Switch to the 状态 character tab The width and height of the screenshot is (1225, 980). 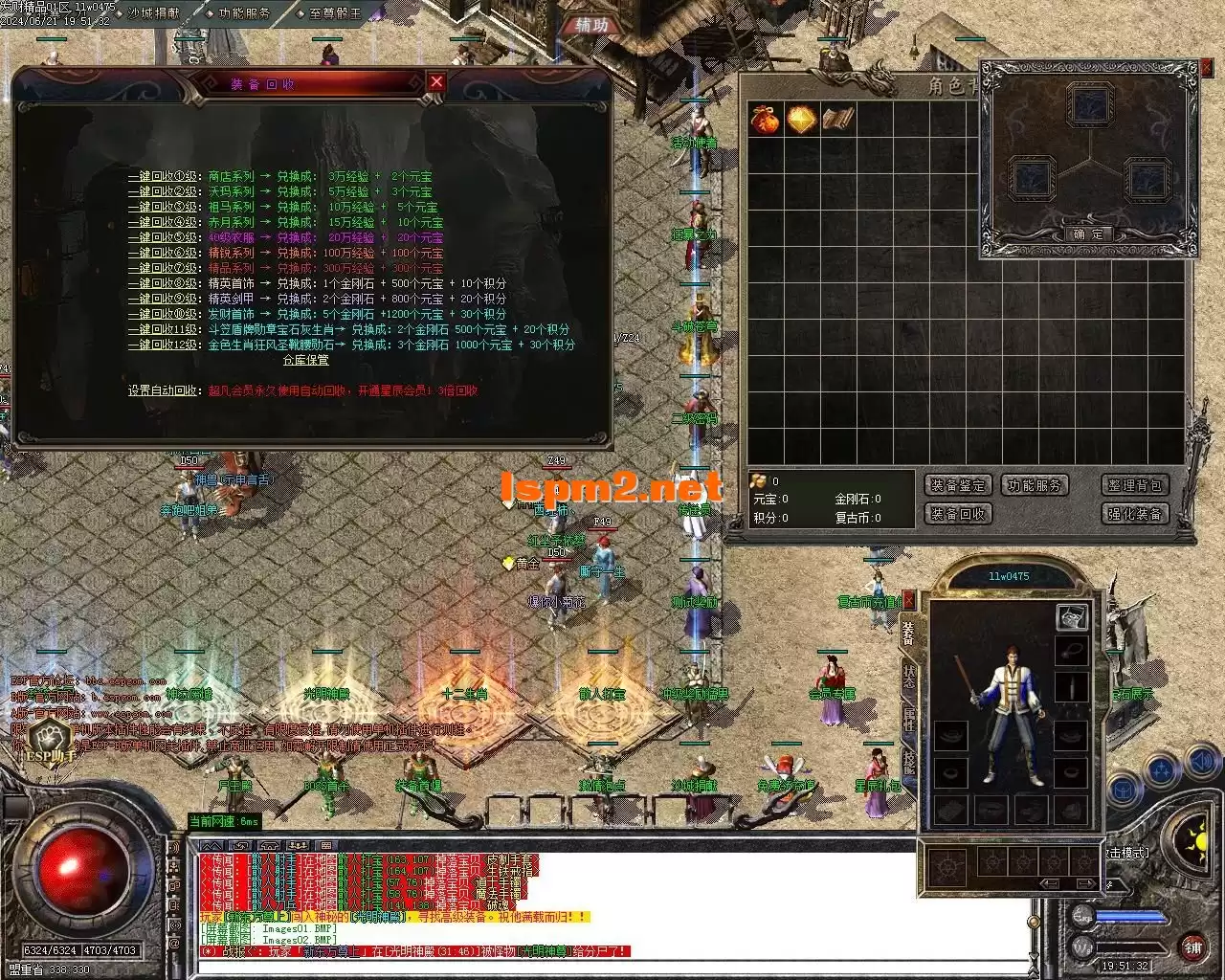click(x=908, y=677)
